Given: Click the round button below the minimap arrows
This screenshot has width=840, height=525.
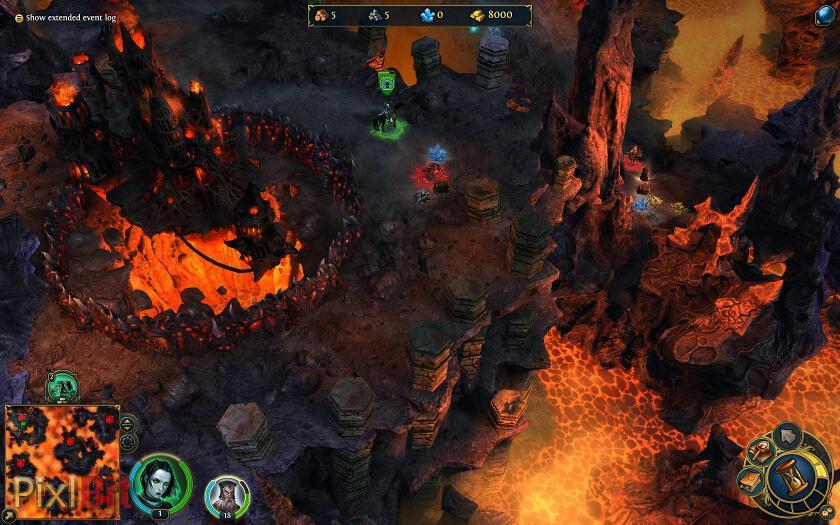Looking at the screenshot, I should 128,442.
